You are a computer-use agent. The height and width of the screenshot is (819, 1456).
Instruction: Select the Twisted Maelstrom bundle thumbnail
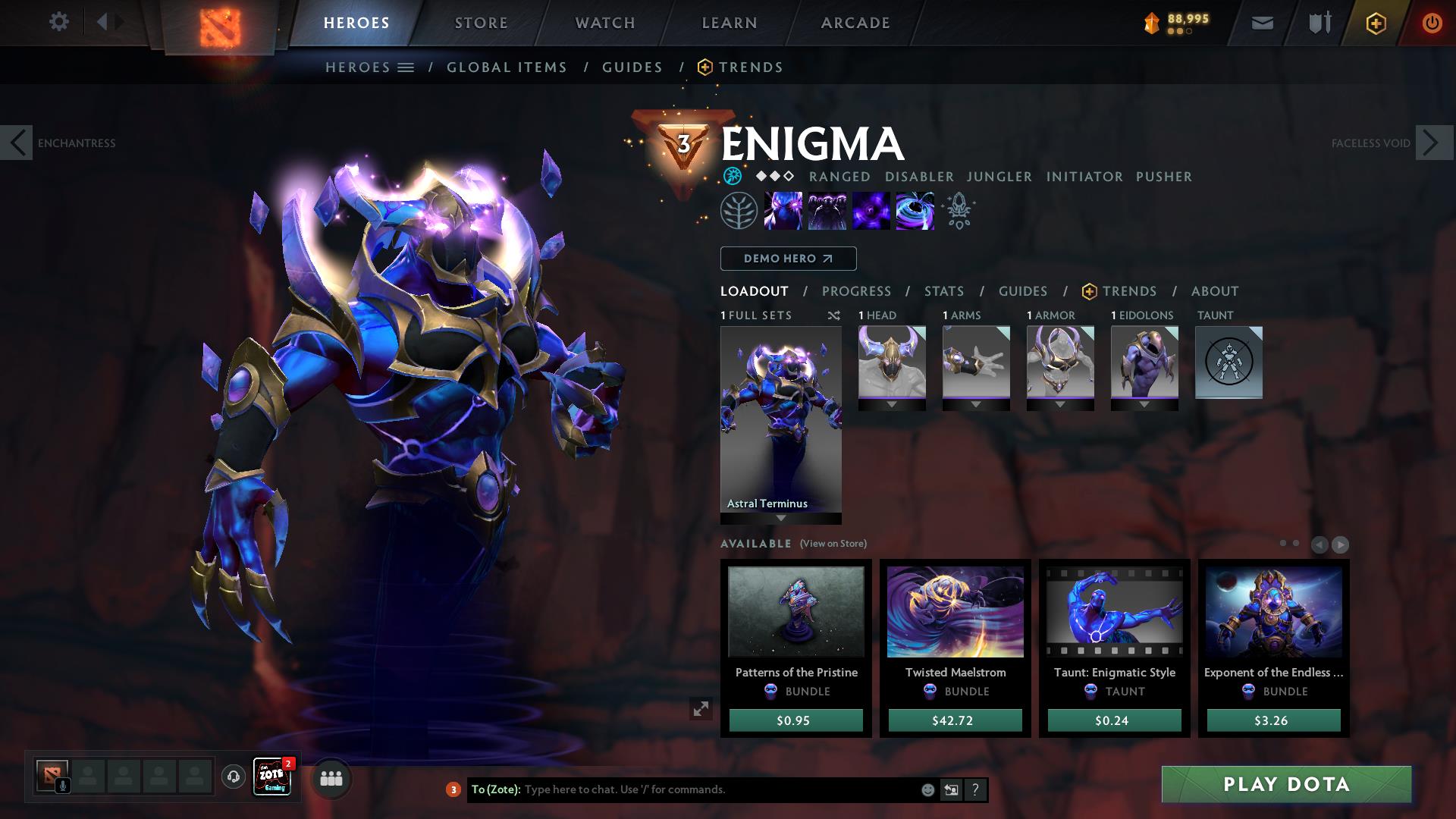click(954, 613)
